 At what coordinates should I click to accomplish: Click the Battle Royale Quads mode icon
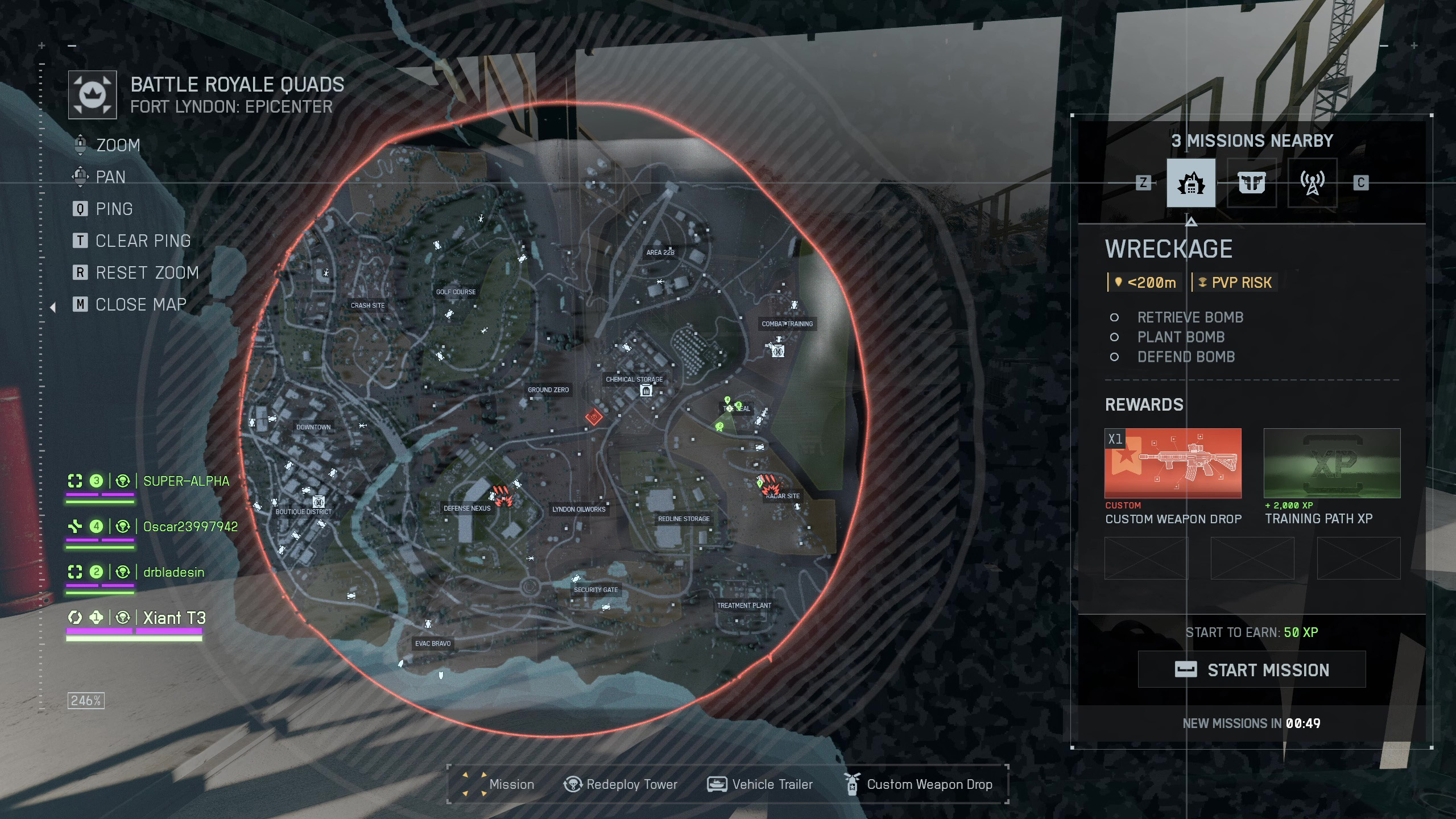click(93, 95)
